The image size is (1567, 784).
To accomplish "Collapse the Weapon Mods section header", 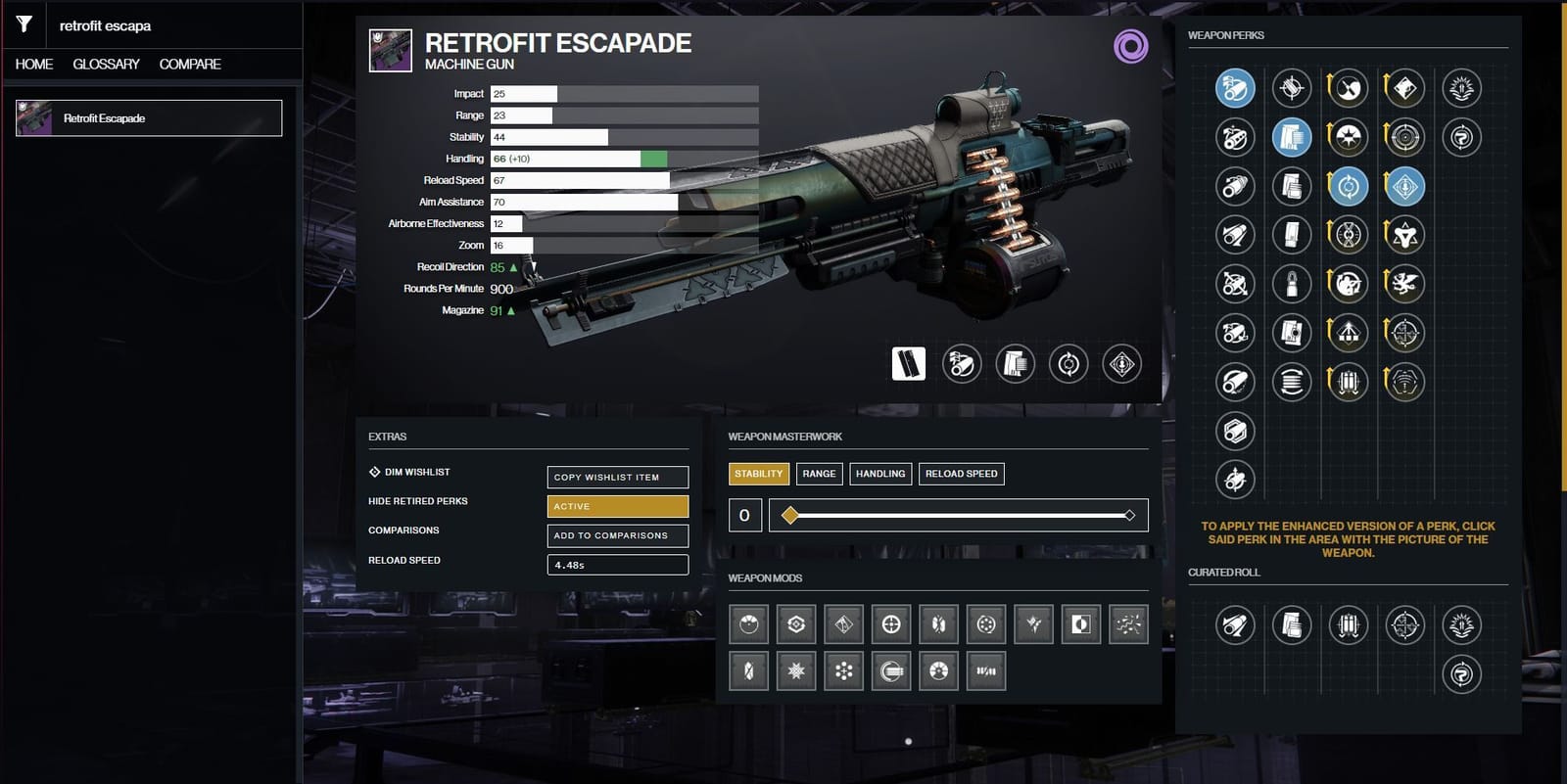I will click(763, 578).
